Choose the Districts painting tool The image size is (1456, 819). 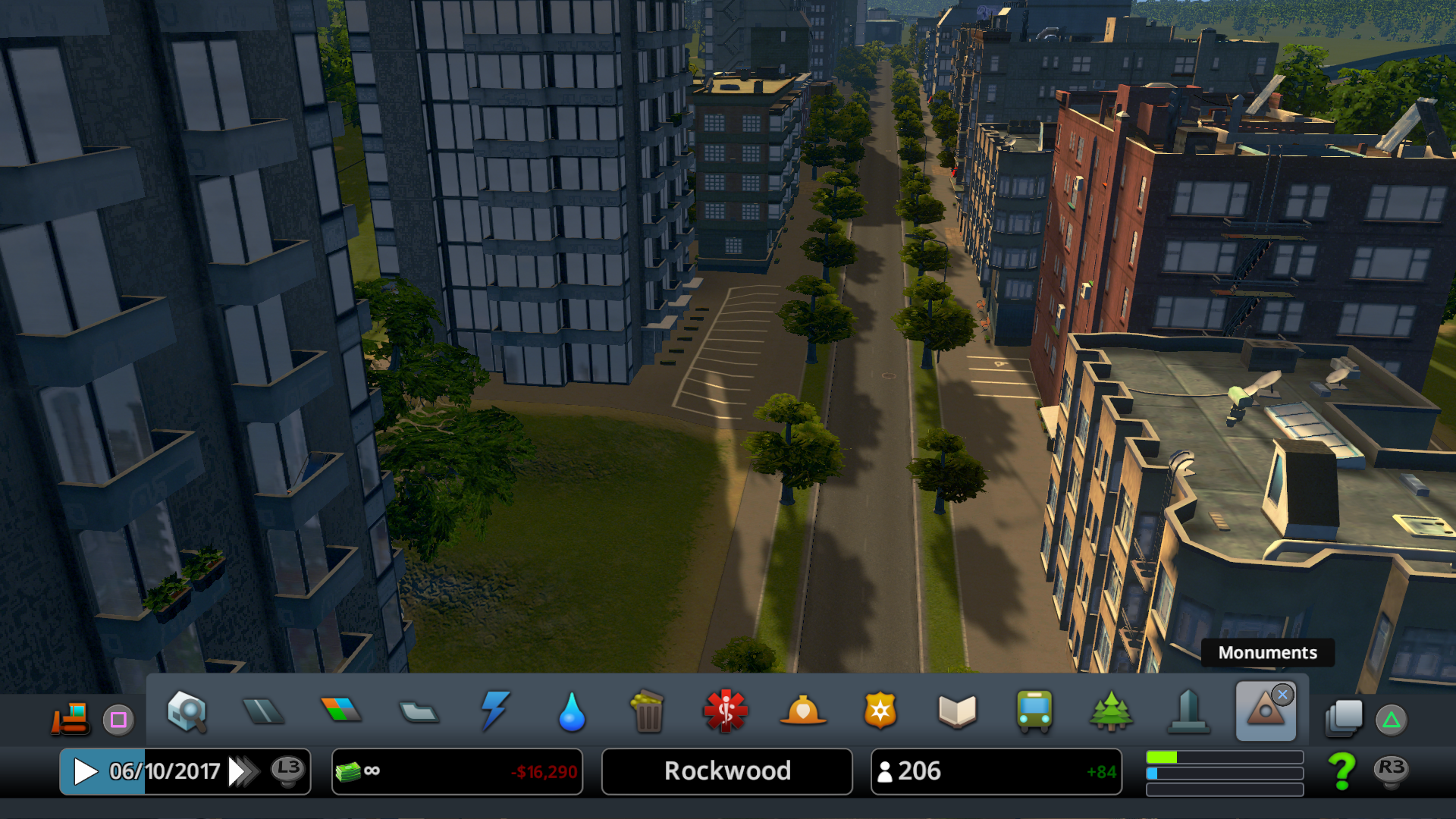click(419, 712)
